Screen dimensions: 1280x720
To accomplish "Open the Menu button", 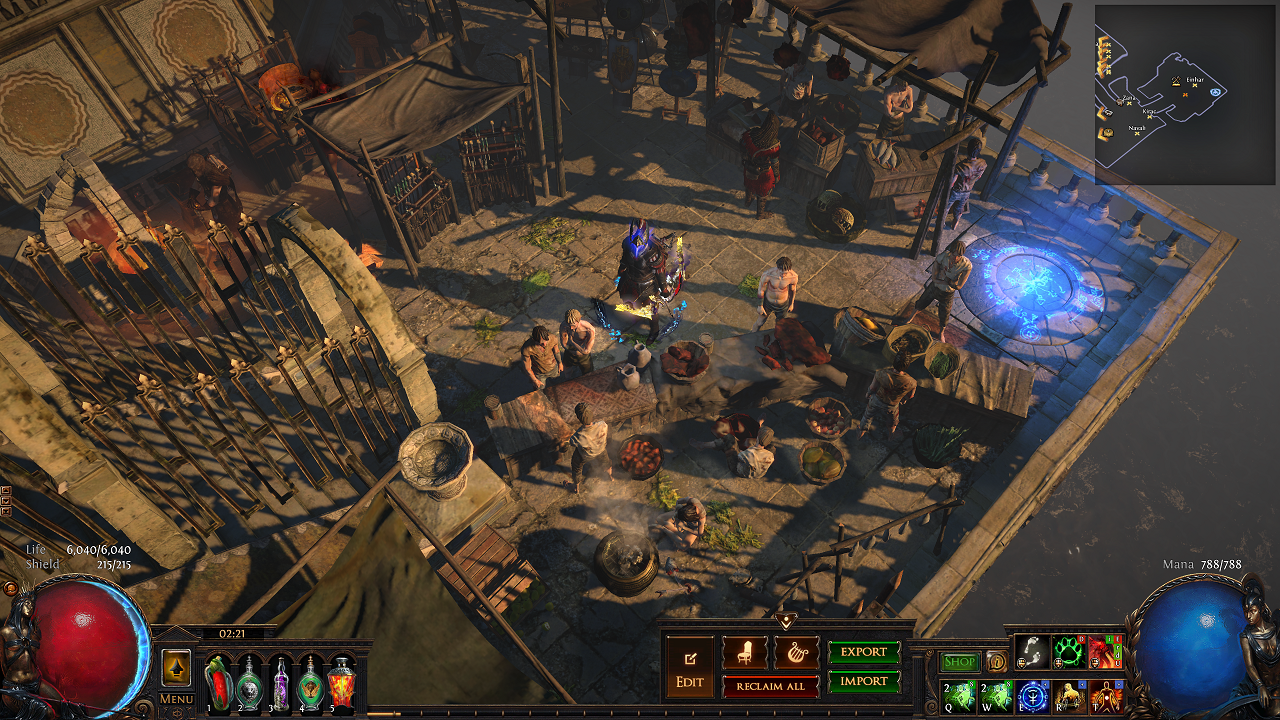I will point(176,698).
